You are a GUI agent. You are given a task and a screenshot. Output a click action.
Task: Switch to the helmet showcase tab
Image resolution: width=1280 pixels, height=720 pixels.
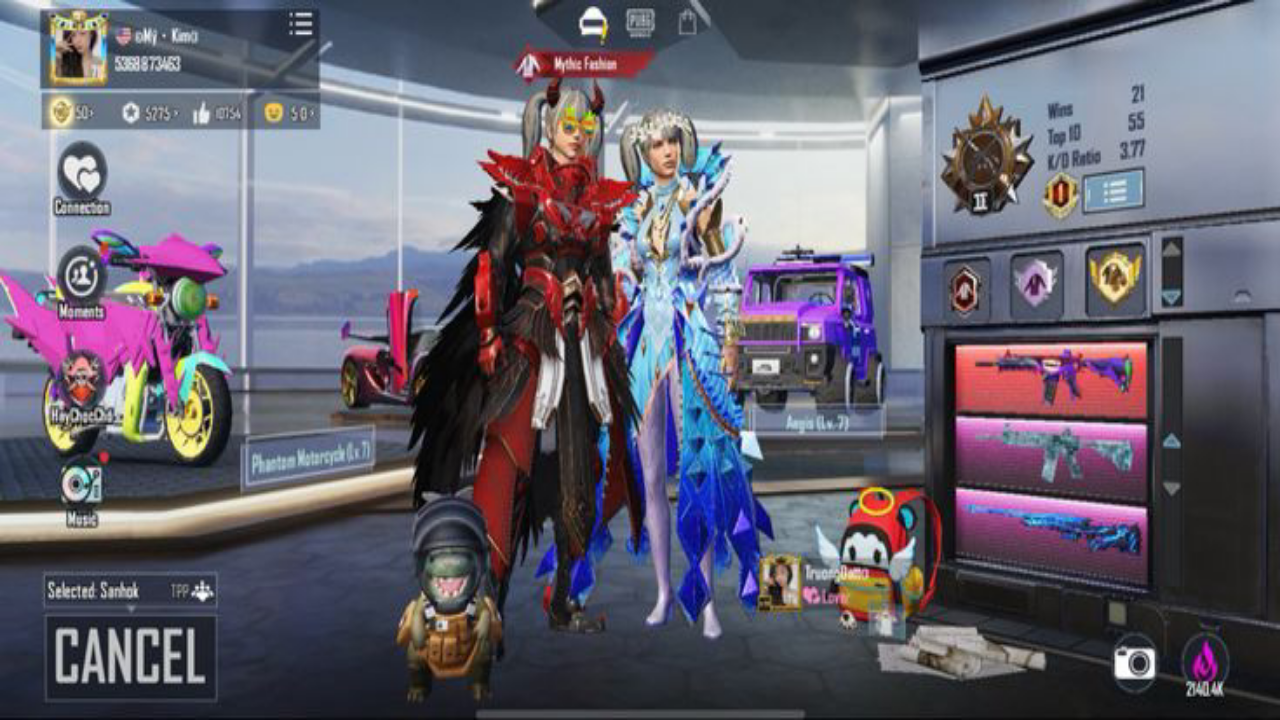(593, 21)
